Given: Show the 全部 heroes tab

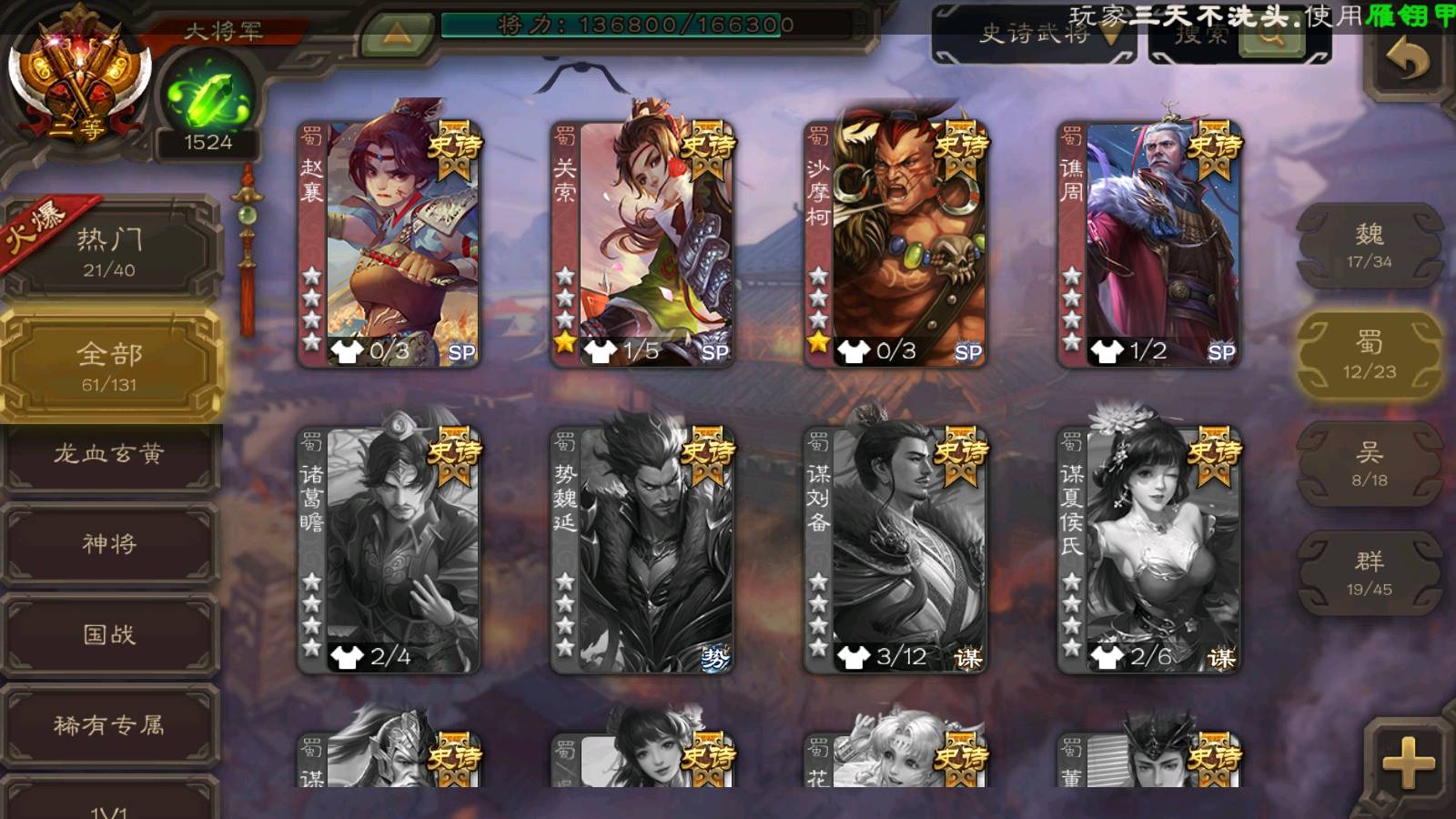Looking at the screenshot, I should [109, 364].
